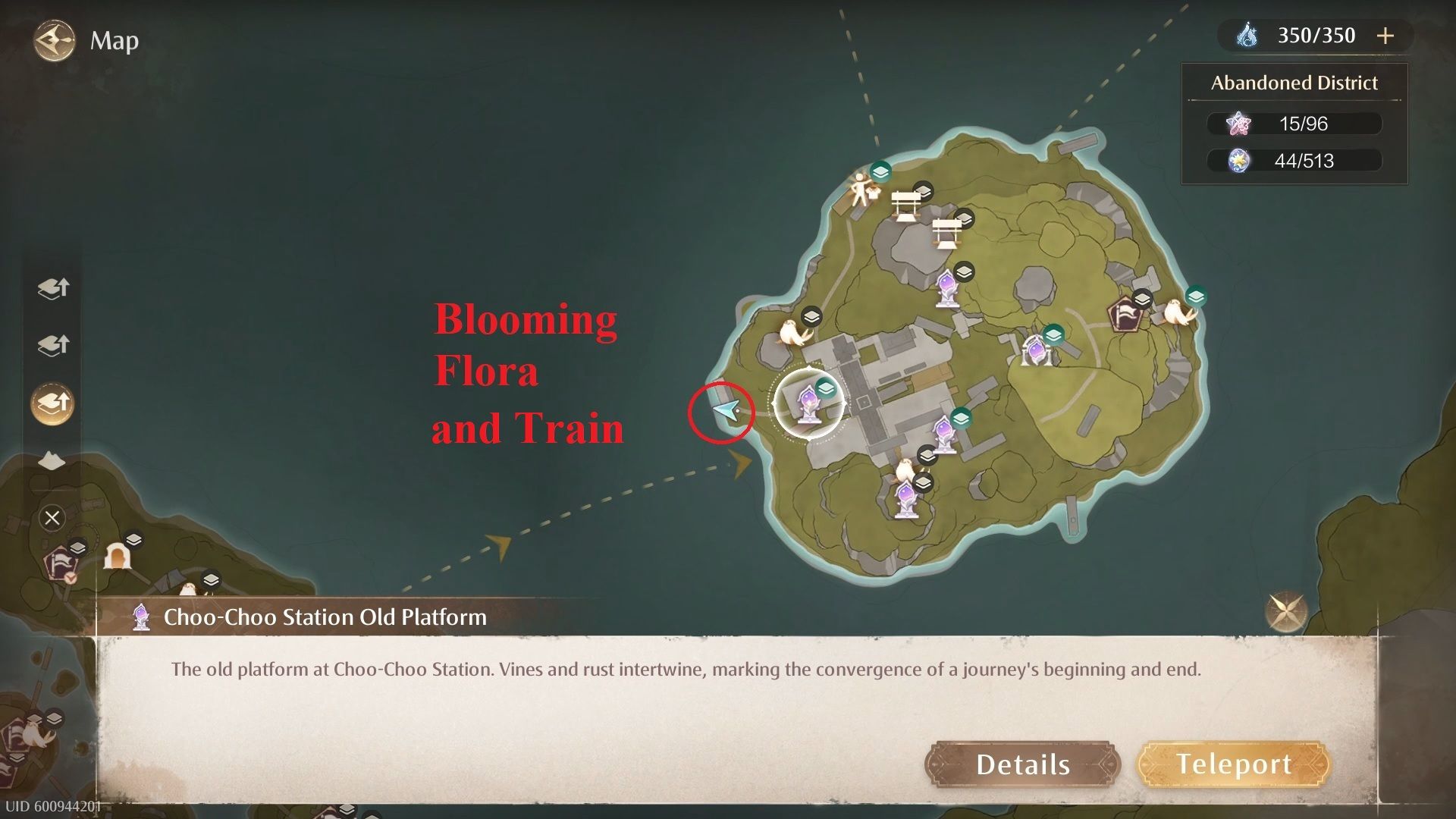
Task: Click the Abandoned District header
Action: point(1293,83)
